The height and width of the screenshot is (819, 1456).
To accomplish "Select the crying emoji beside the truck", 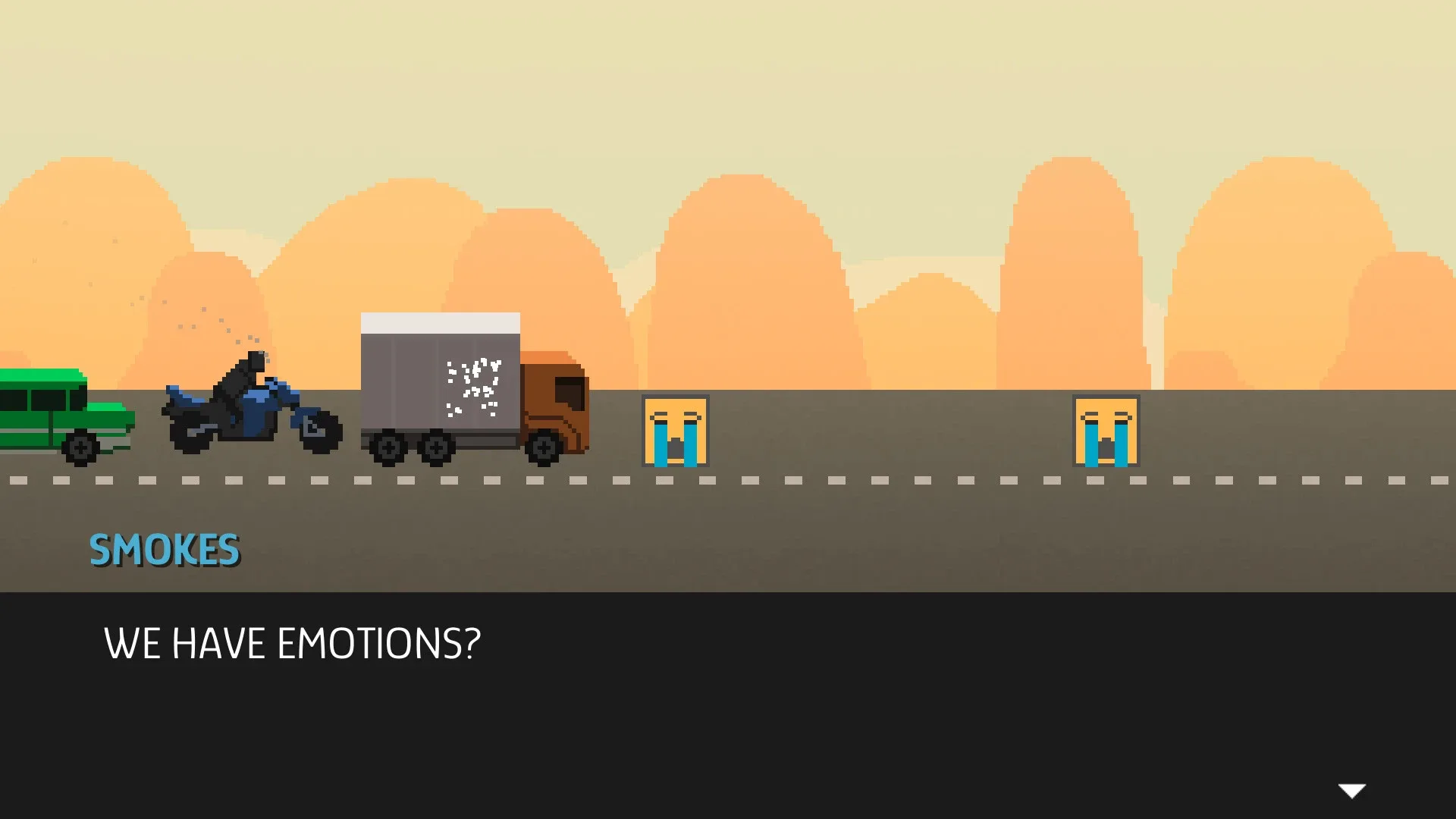I will click(x=674, y=428).
